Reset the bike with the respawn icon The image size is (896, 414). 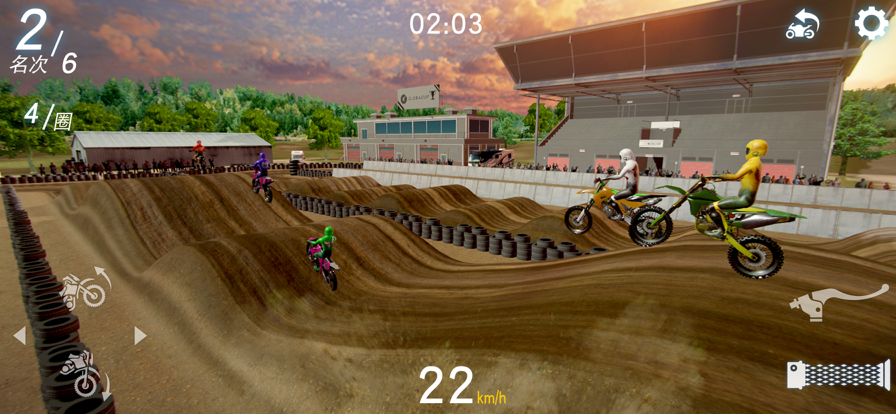tap(802, 25)
